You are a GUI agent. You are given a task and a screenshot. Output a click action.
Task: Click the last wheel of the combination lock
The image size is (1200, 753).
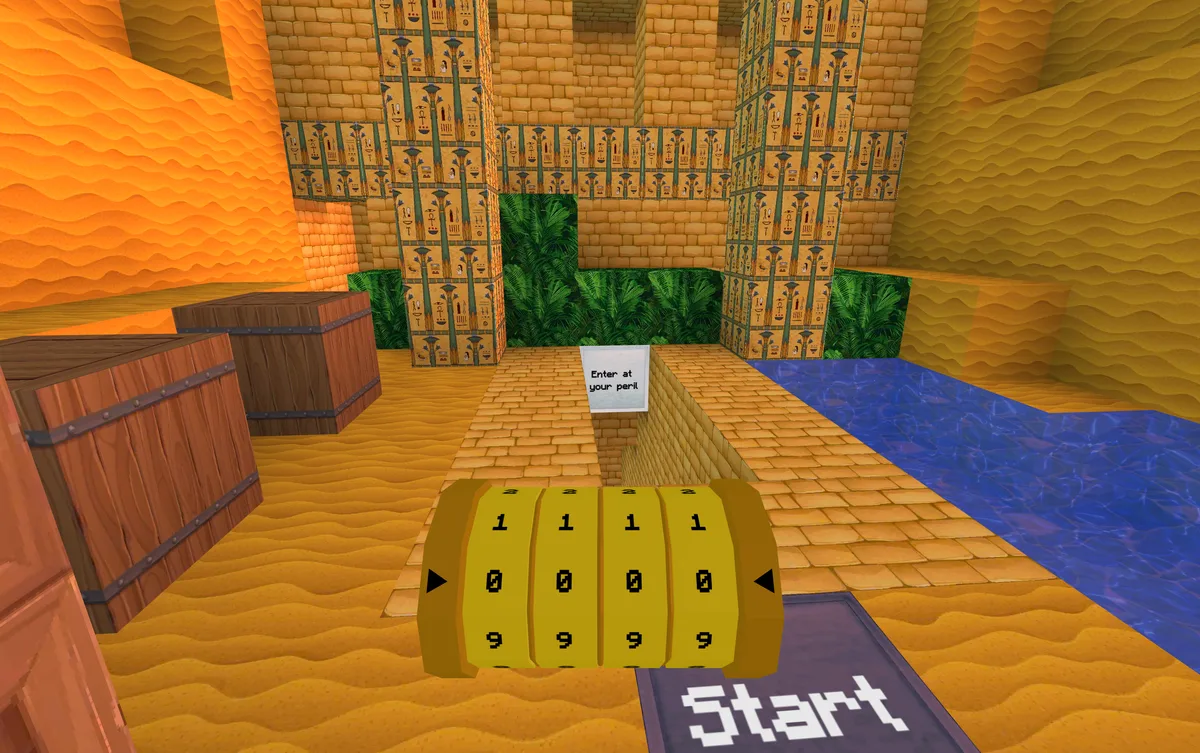click(702, 580)
